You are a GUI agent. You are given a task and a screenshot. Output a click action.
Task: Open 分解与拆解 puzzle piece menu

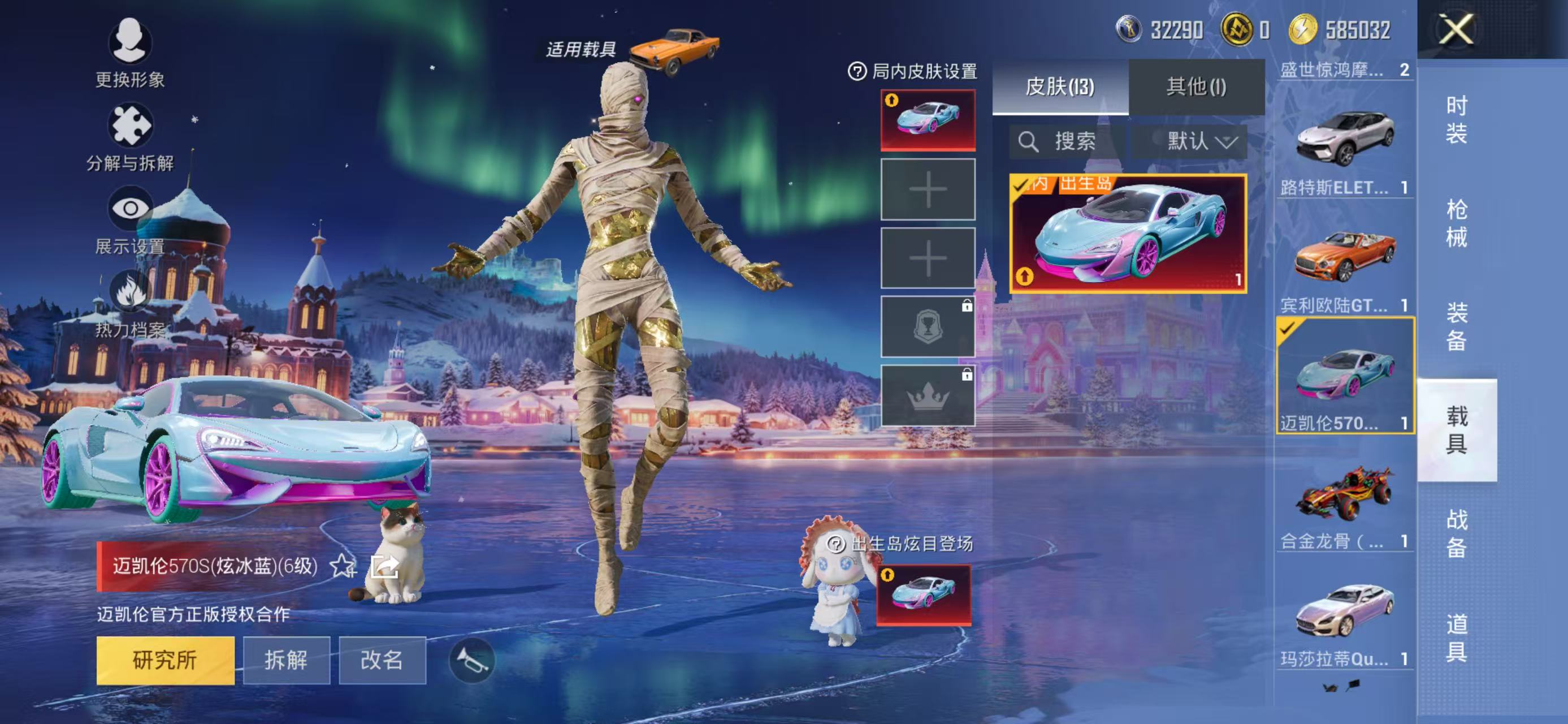coord(129,126)
